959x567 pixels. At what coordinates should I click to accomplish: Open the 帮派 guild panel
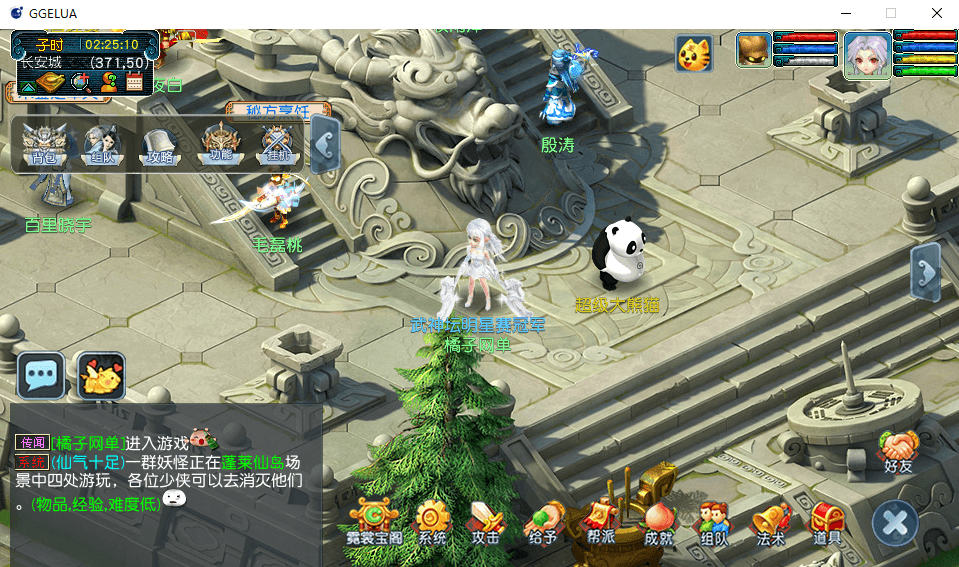pyautogui.click(x=600, y=521)
